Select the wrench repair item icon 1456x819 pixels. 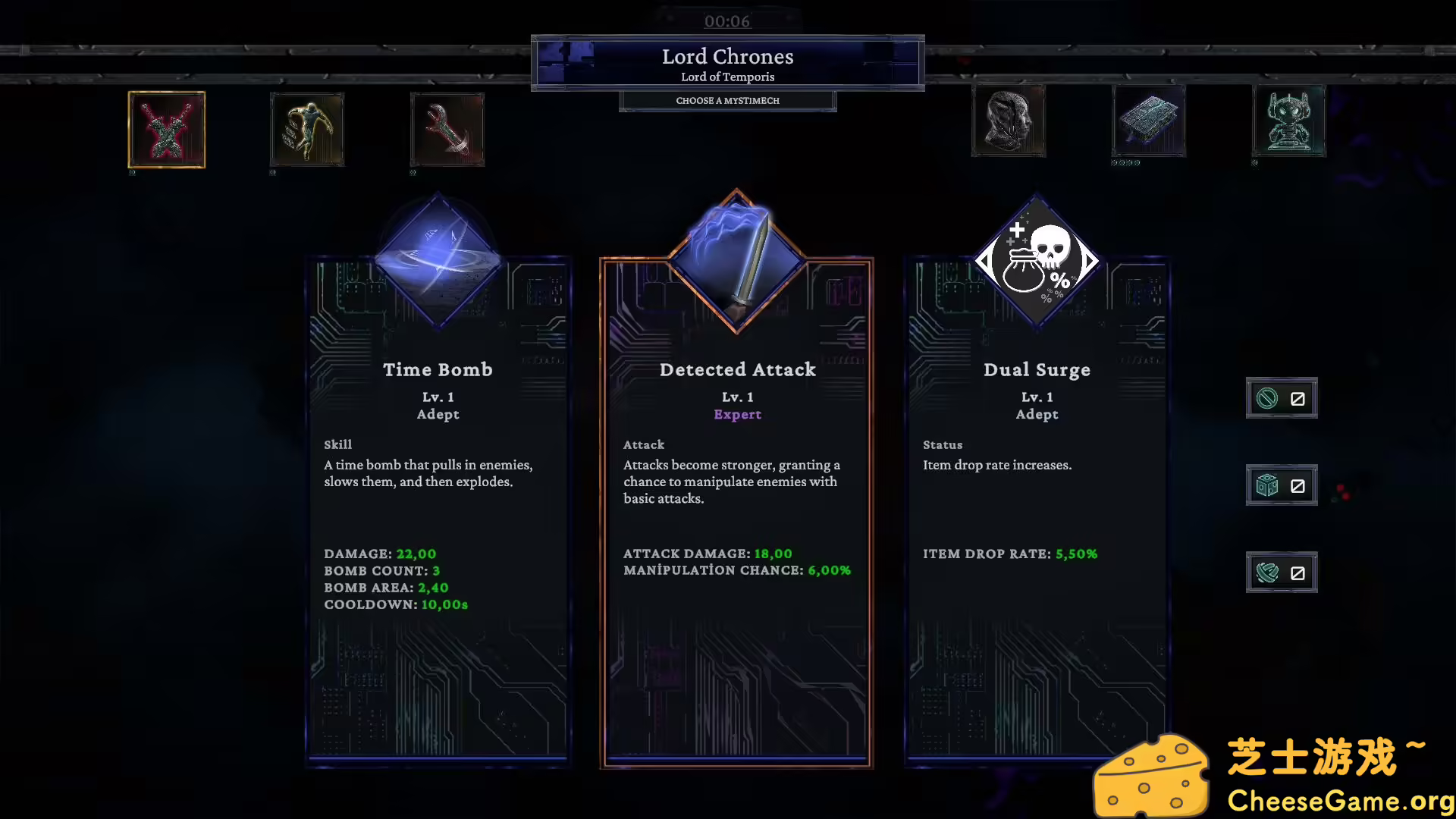click(x=447, y=130)
